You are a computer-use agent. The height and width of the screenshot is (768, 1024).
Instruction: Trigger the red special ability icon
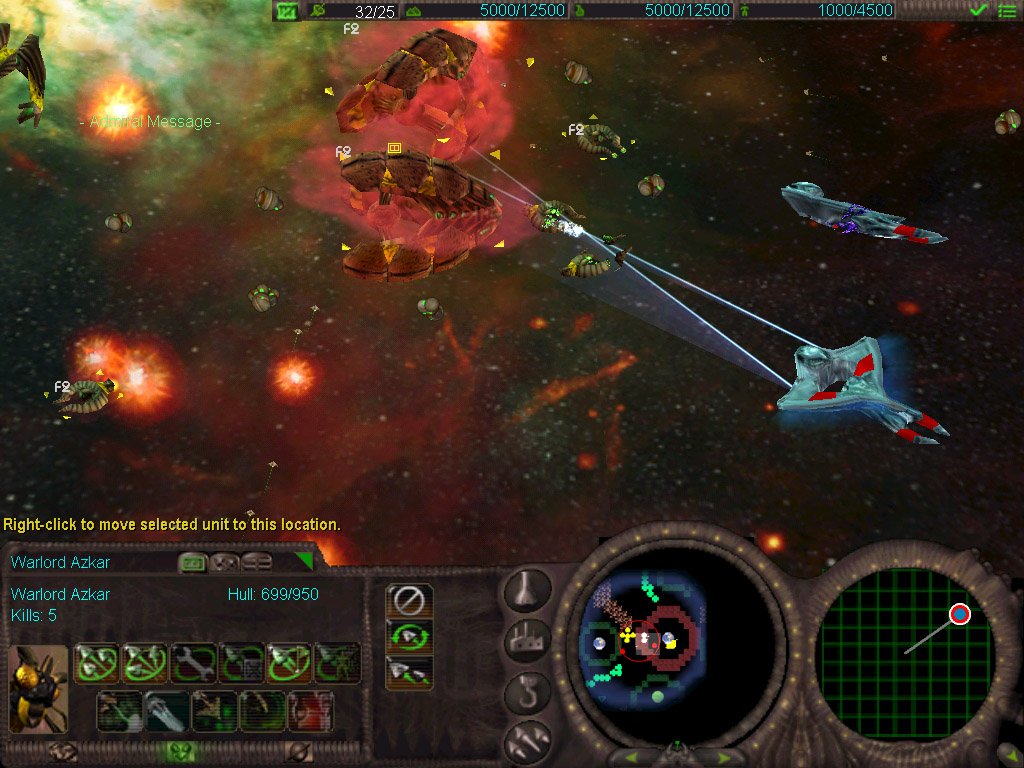(x=311, y=711)
